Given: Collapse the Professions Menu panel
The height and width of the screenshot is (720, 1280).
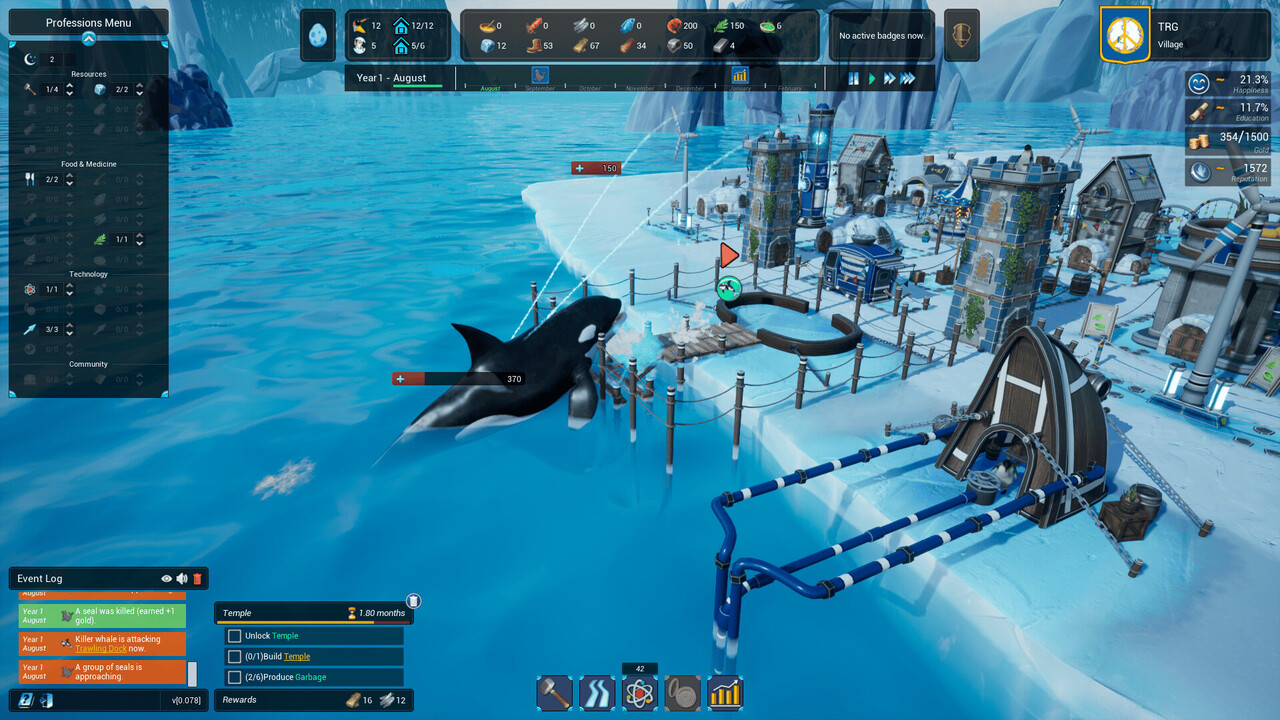Looking at the screenshot, I should tap(88, 39).
